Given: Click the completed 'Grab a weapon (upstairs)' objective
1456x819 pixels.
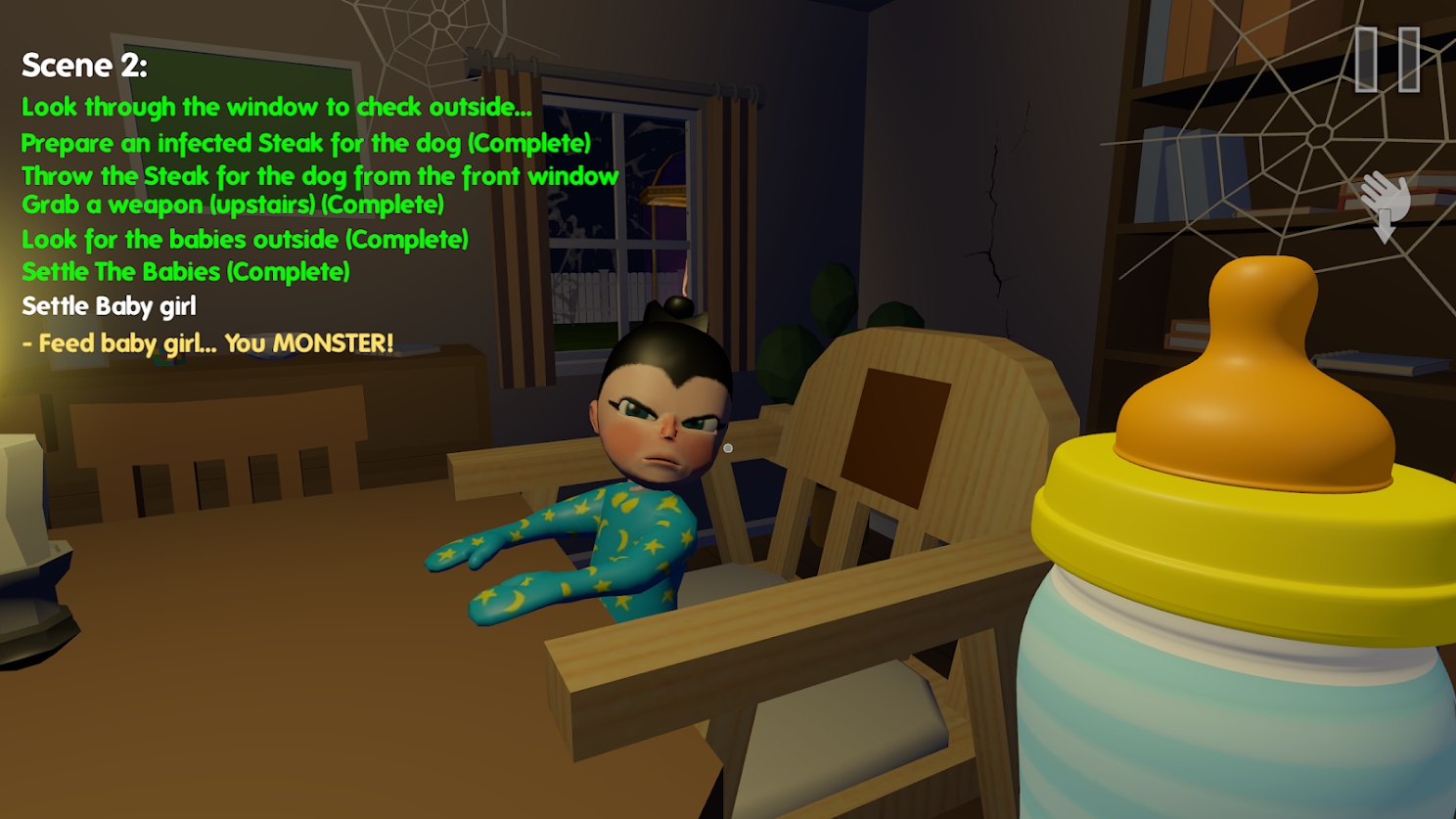Looking at the screenshot, I should click(232, 205).
